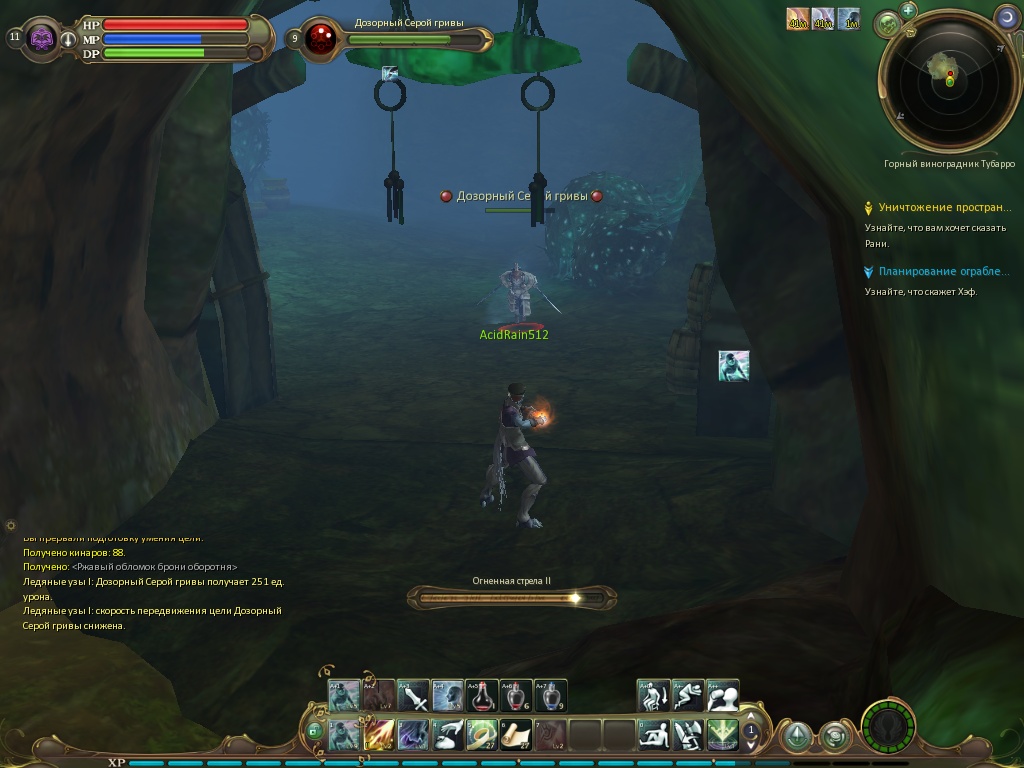
Task: Click the plus button above the minimap
Action: (908, 11)
